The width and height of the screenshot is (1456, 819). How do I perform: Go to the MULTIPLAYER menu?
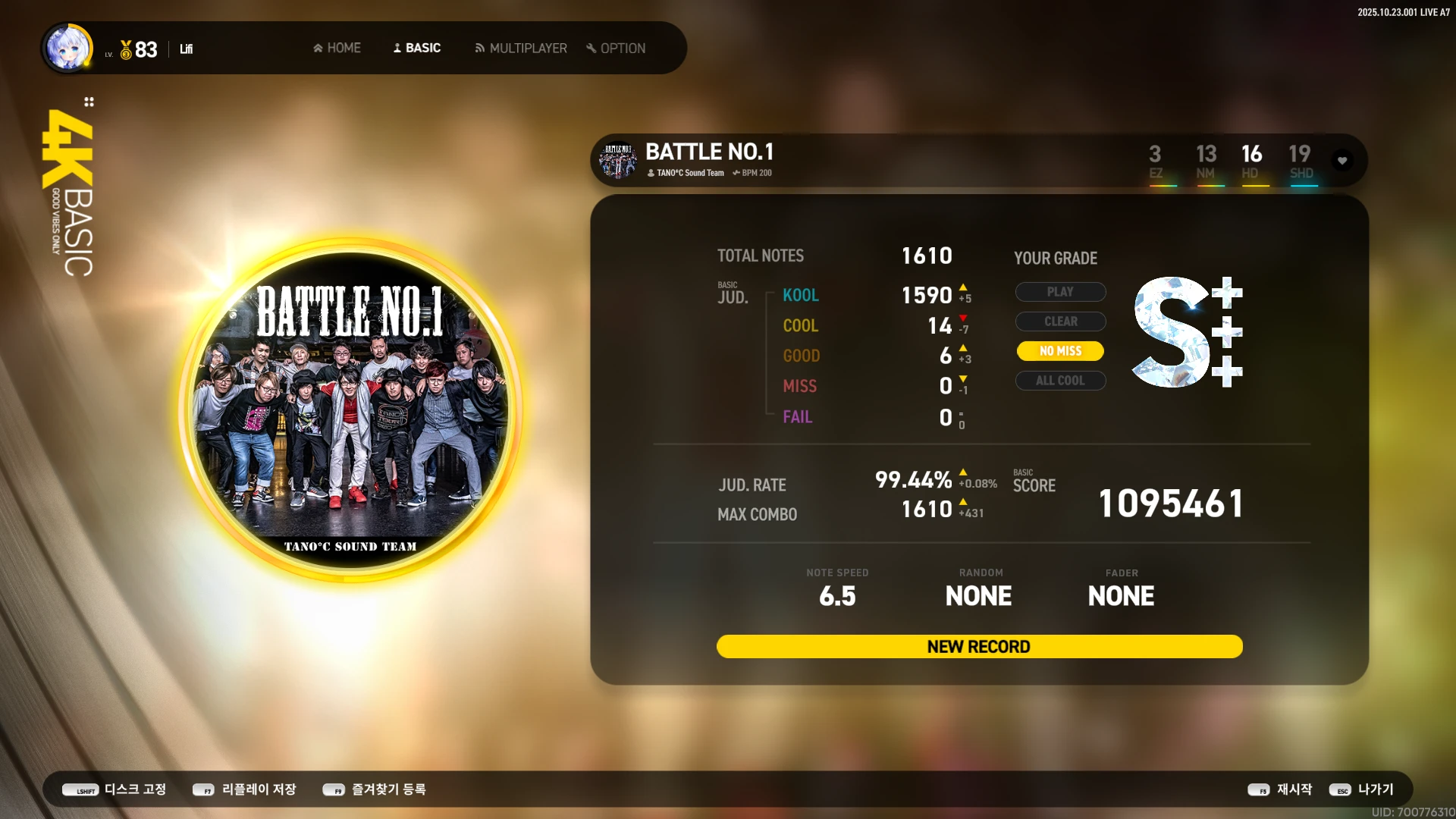coord(520,48)
